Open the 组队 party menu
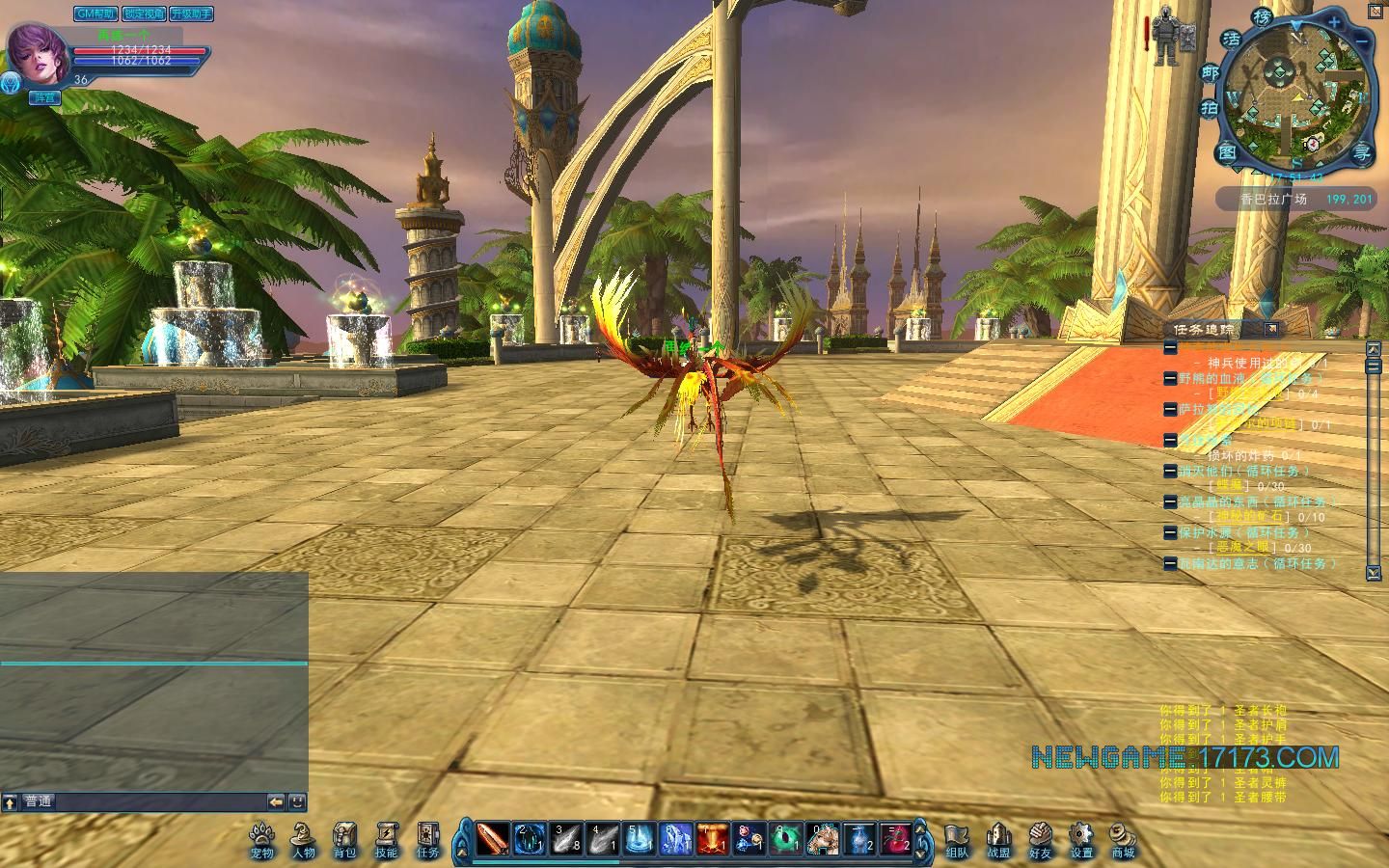Viewport: 1389px width, 868px height. click(x=957, y=839)
